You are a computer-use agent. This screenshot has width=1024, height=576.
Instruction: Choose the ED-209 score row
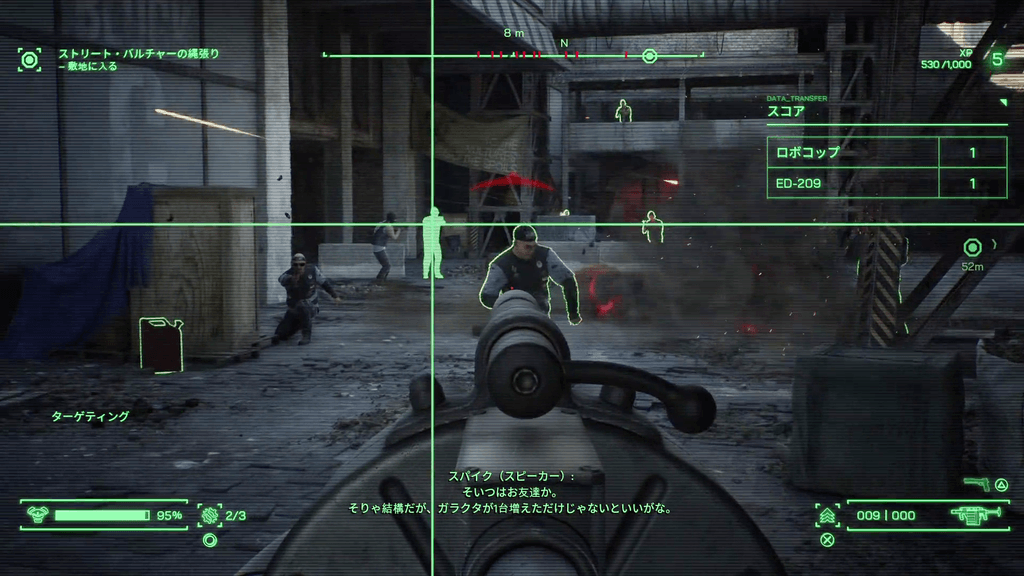886,183
